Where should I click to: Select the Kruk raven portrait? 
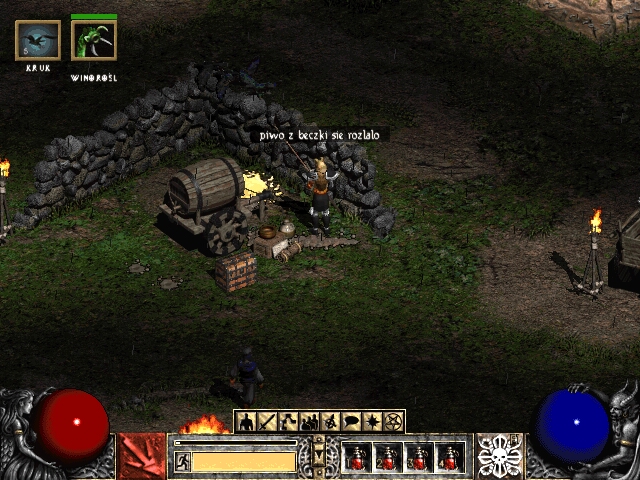(x=38, y=40)
